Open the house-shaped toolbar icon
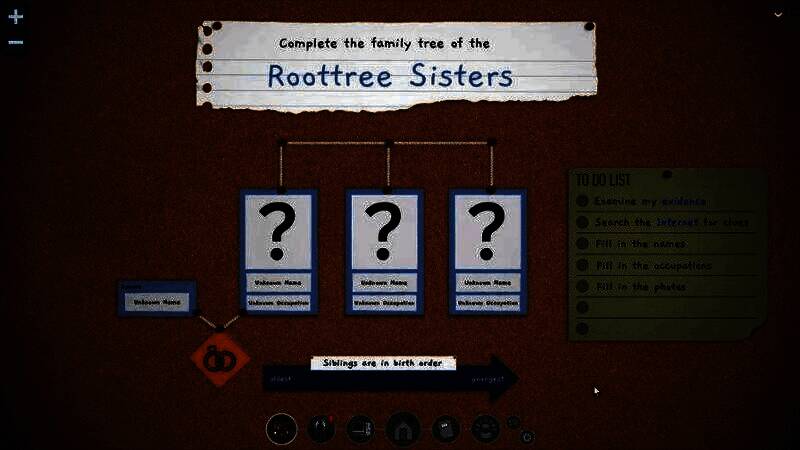The height and width of the screenshot is (450, 800). pyautogui.click(x=403, y=429)
